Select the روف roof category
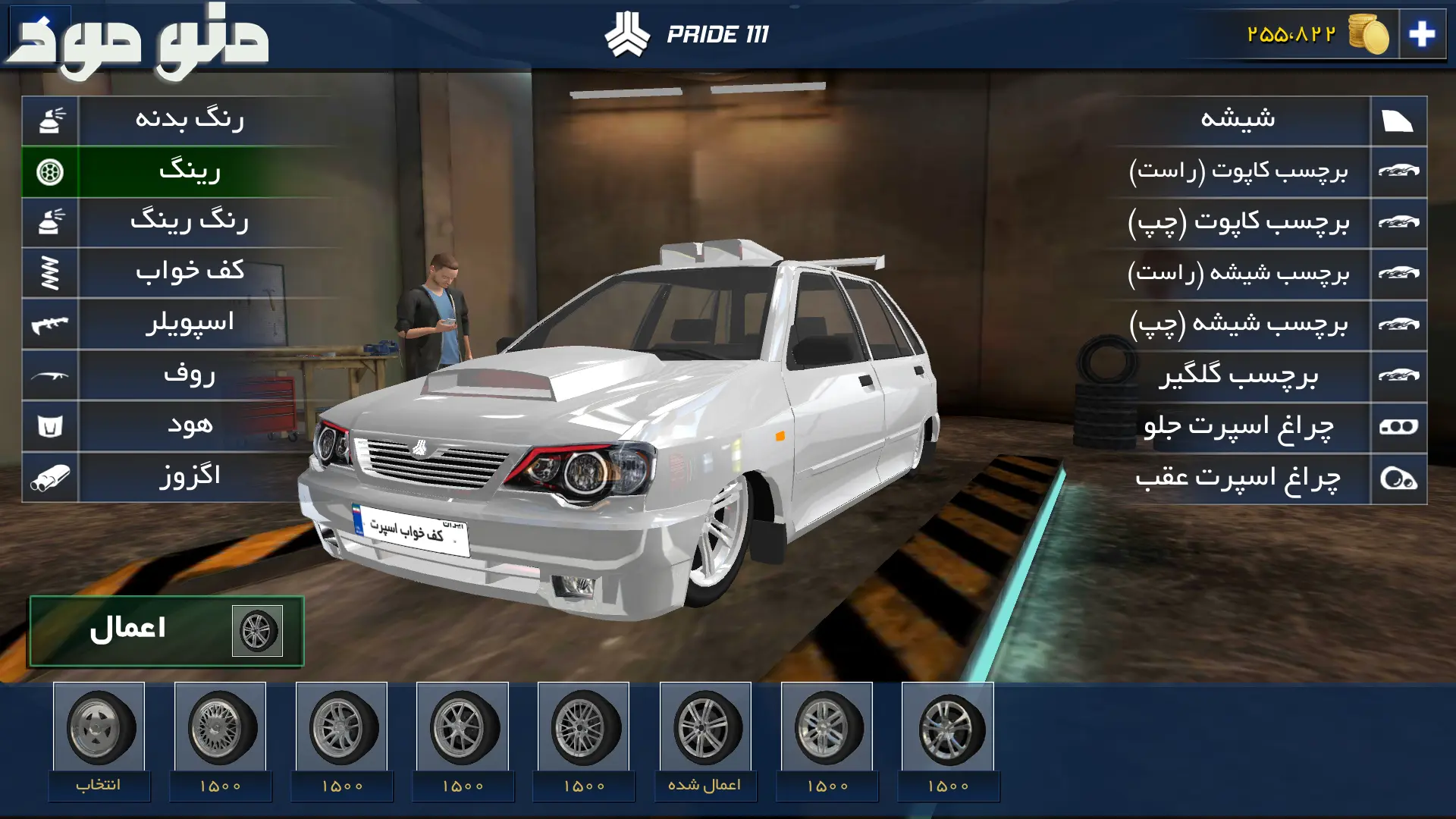Viewport: 1456px width, 819px height. click(x=190, y=375)
